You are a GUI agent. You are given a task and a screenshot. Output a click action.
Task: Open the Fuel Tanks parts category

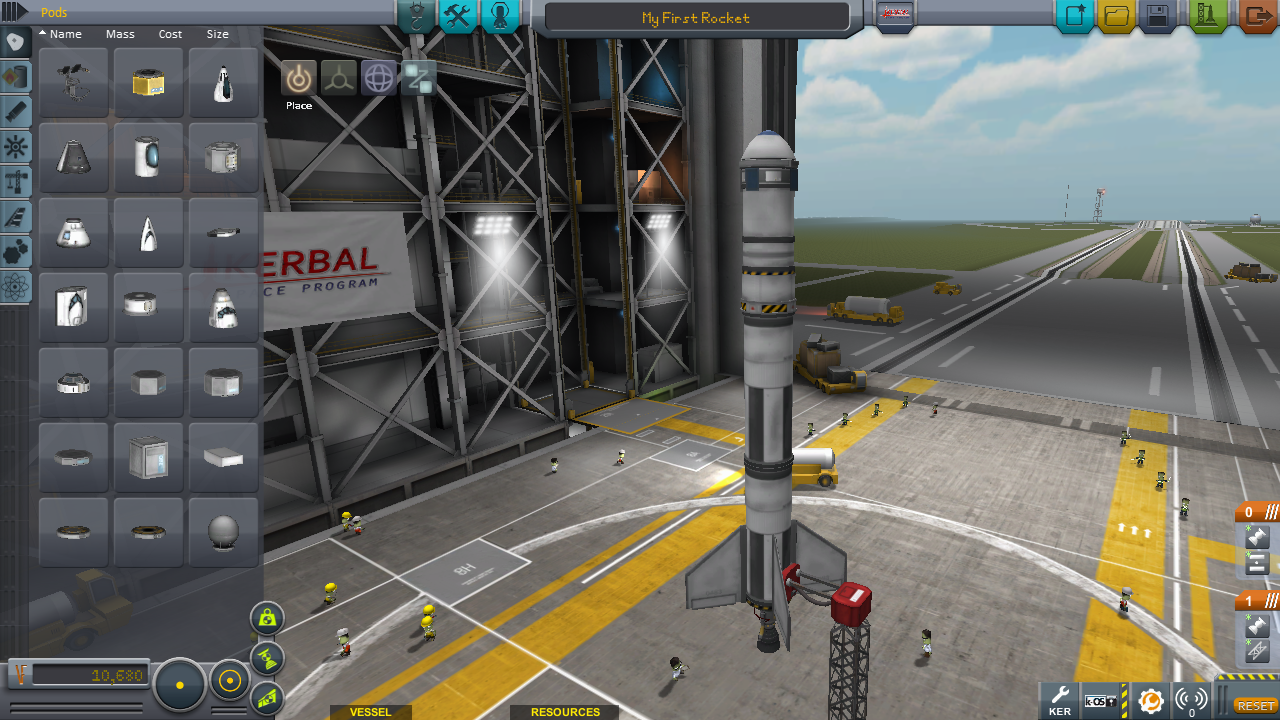click(16, 77)
